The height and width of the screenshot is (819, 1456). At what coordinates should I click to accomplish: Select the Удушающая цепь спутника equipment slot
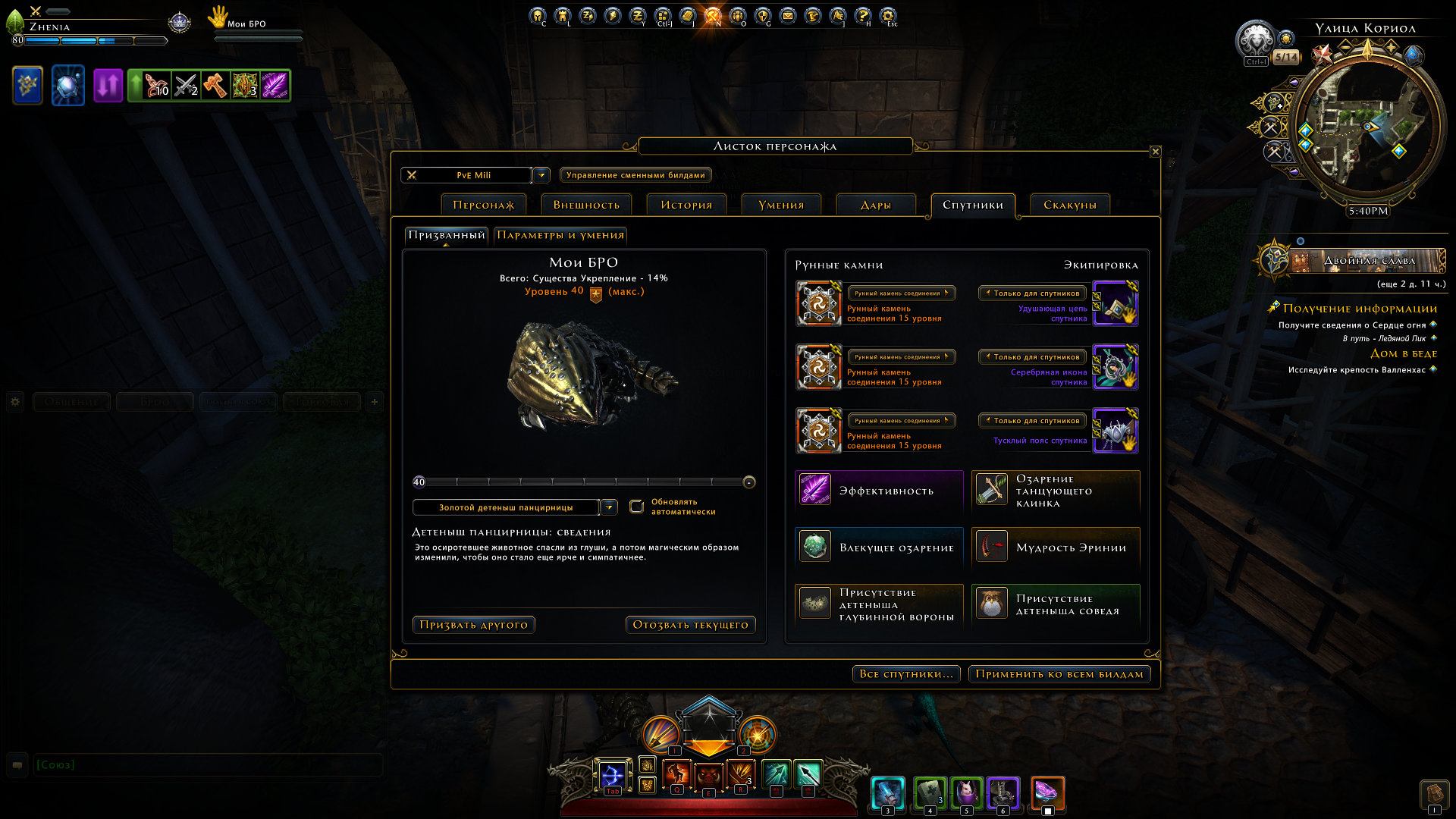point(1115,303)
